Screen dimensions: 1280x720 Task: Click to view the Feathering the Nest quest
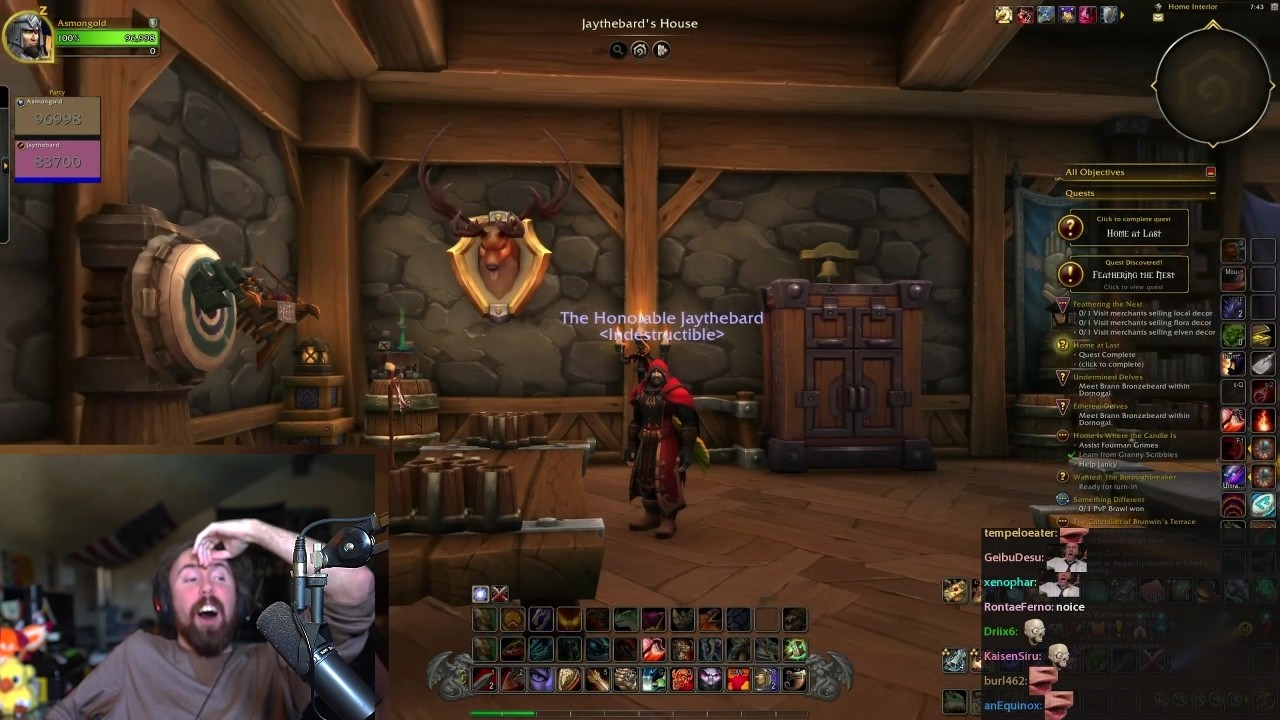[x=1132, y=275]
